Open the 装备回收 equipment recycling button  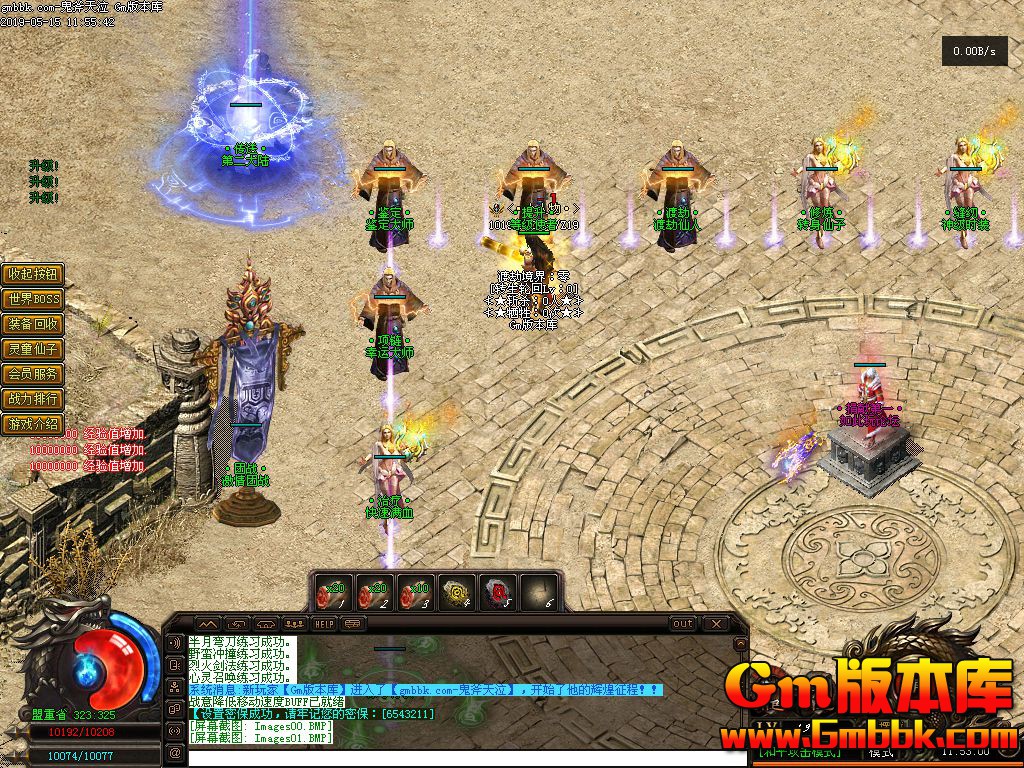(34, 324)
